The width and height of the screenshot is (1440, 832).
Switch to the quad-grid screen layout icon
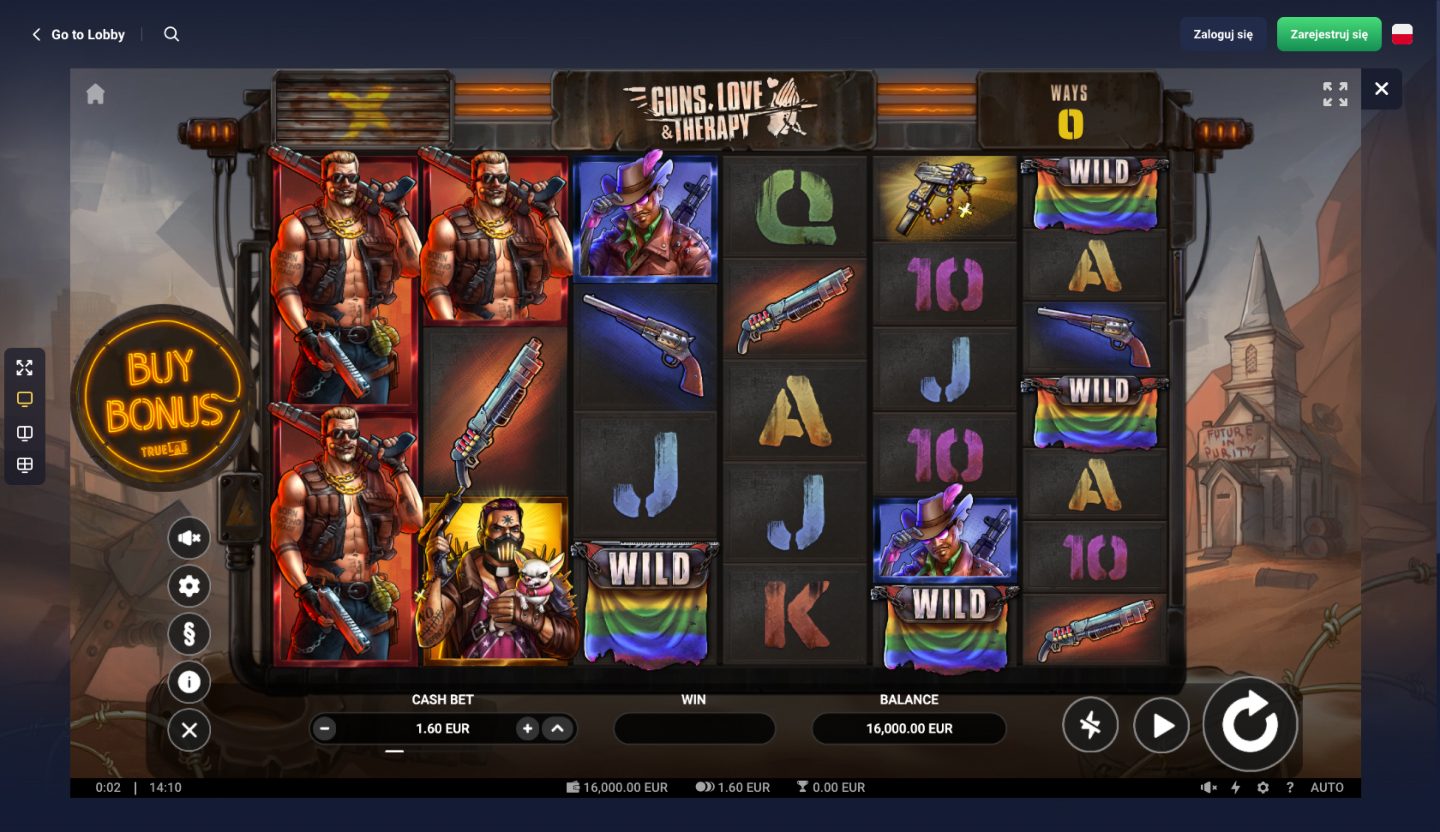[24, 465]
